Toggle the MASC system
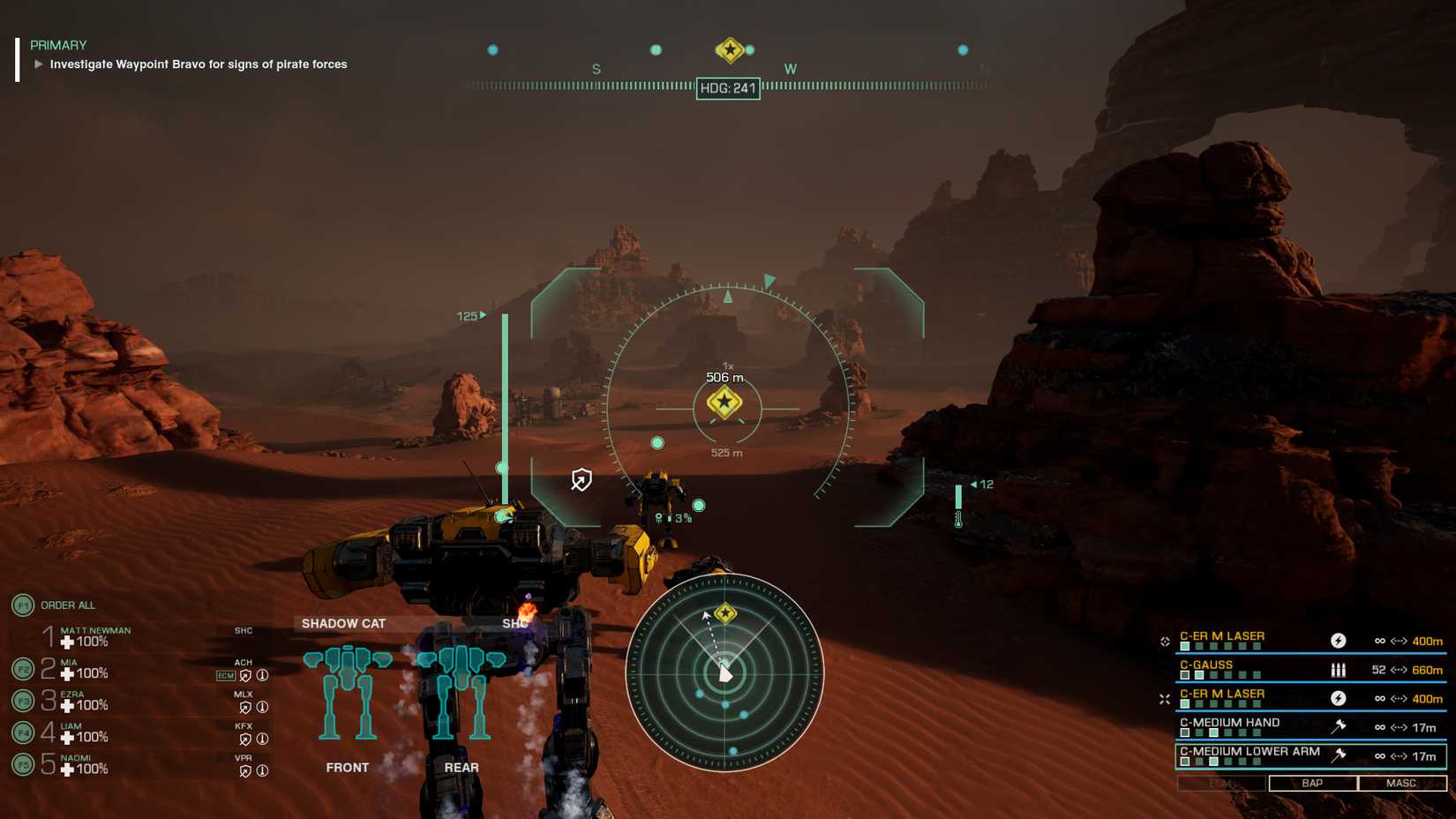Viewport: 1456px width, 819px height. click(x=1402, y=783)
